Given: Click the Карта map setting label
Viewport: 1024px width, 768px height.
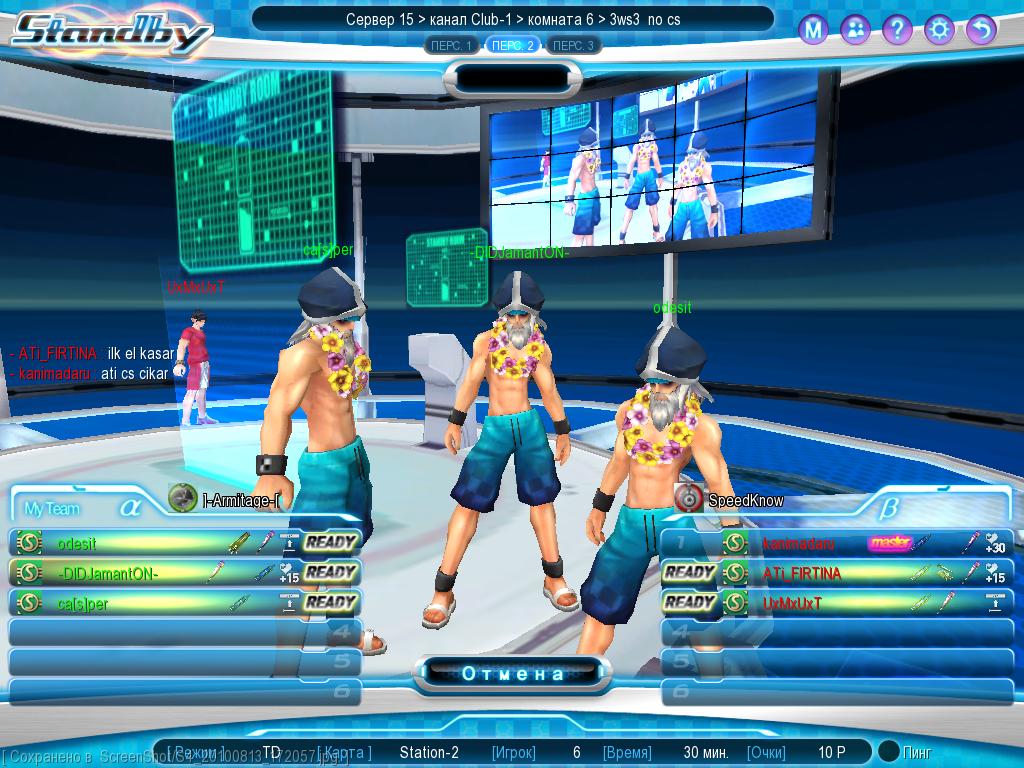Looking at the screenshot, I should pos(347,752).
